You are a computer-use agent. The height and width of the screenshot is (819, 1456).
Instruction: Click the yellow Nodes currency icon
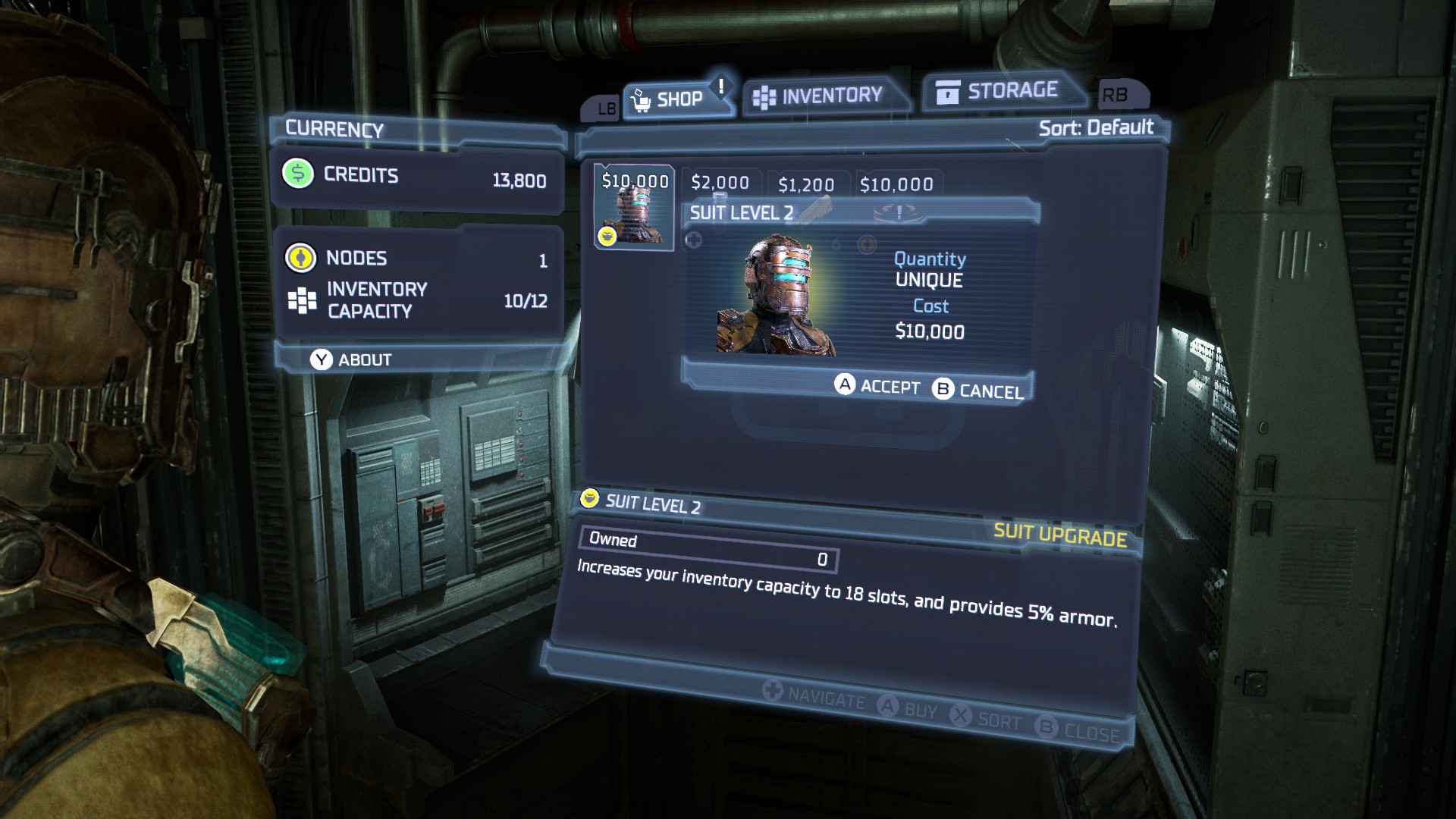pos(300,258)
